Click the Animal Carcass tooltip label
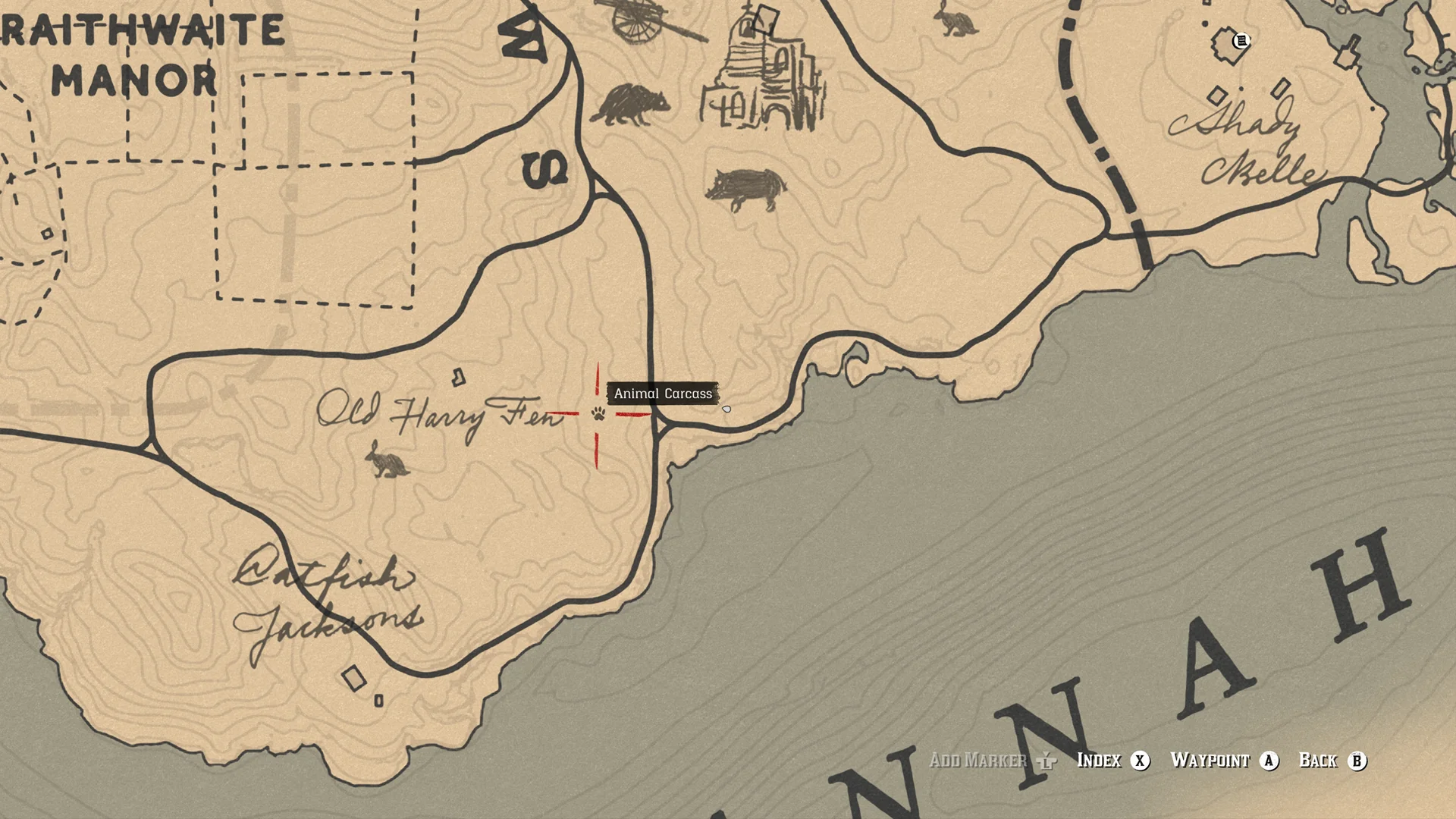 [663, 393]
